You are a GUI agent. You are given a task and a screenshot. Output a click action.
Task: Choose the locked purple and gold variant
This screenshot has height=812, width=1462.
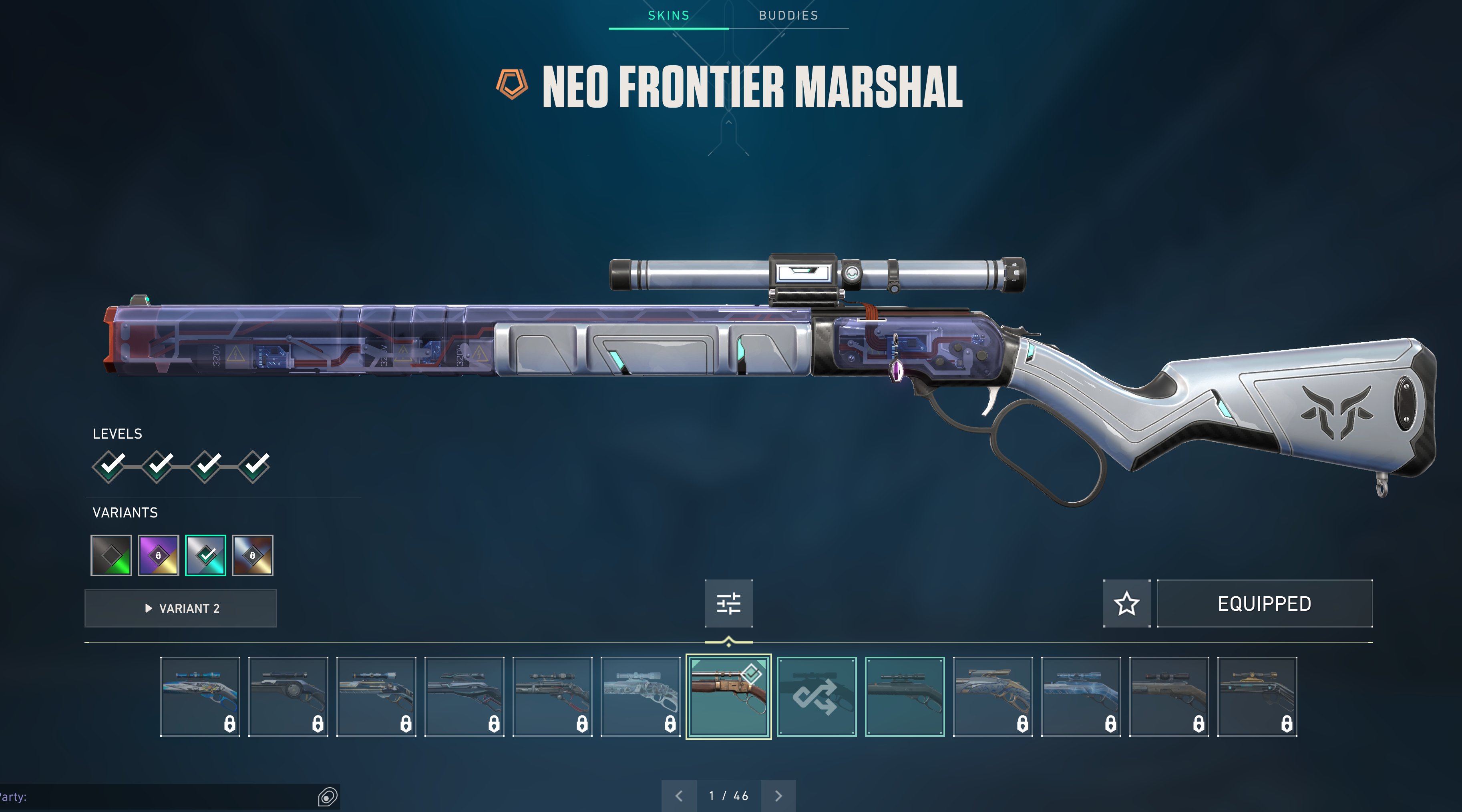(x=158, y=555)
